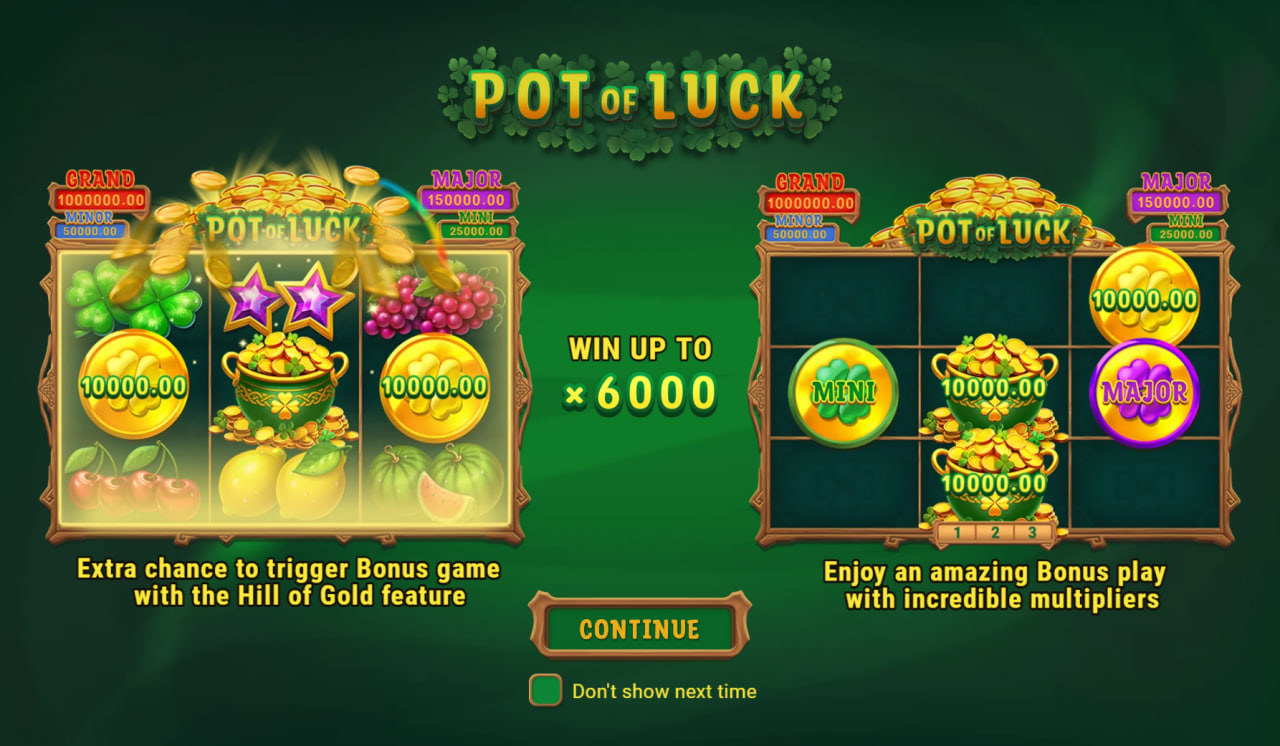Click number 3 on the bonus counter strip

[1031, 531]
